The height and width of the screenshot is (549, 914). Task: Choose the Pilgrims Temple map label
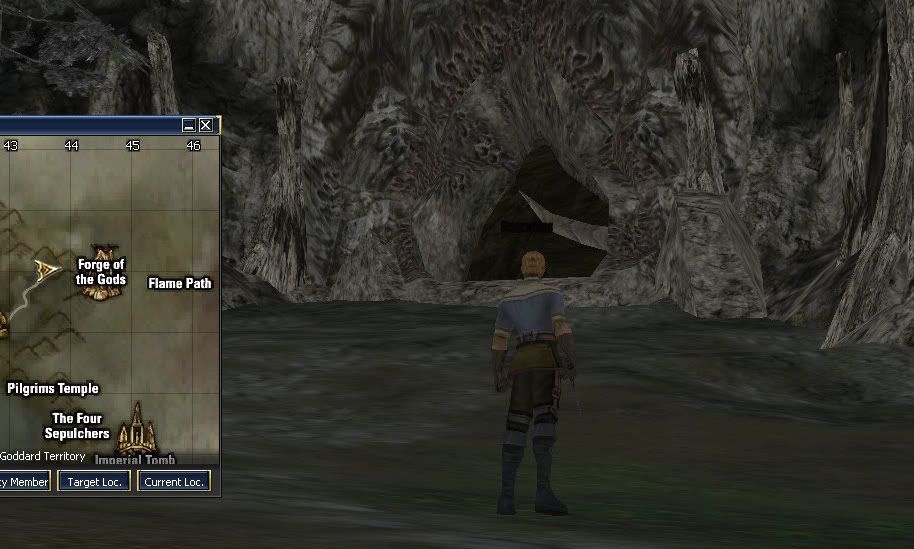pyautogui.click(x=53, y=388)
